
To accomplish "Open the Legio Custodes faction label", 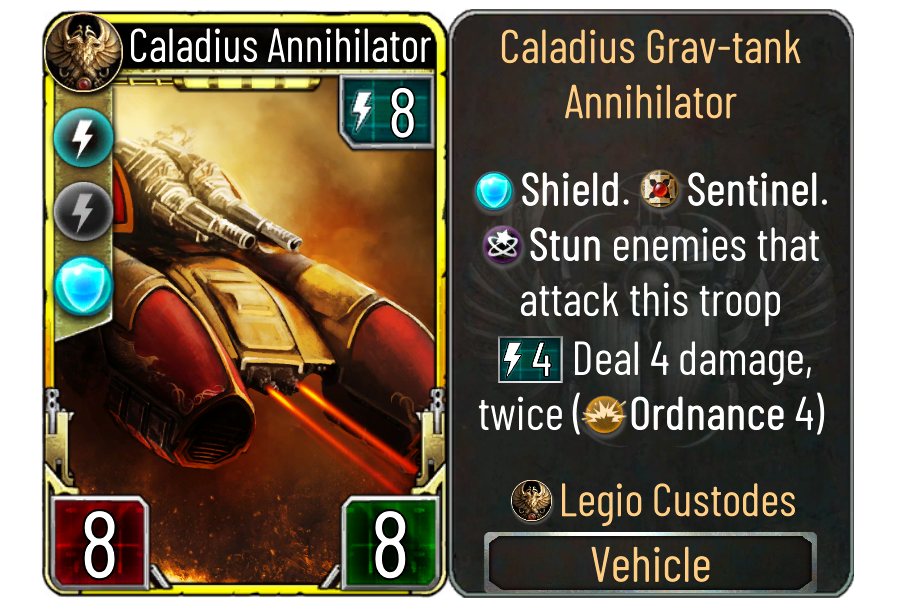I will pyautogui.click(x=653, y=499).
